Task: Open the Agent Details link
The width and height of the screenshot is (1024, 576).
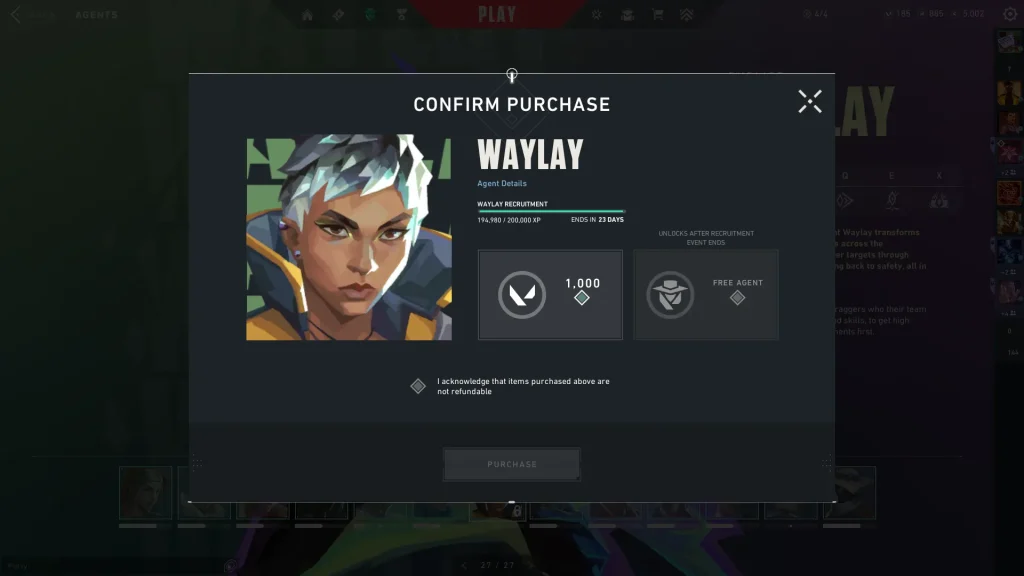Action: [502, 184]
